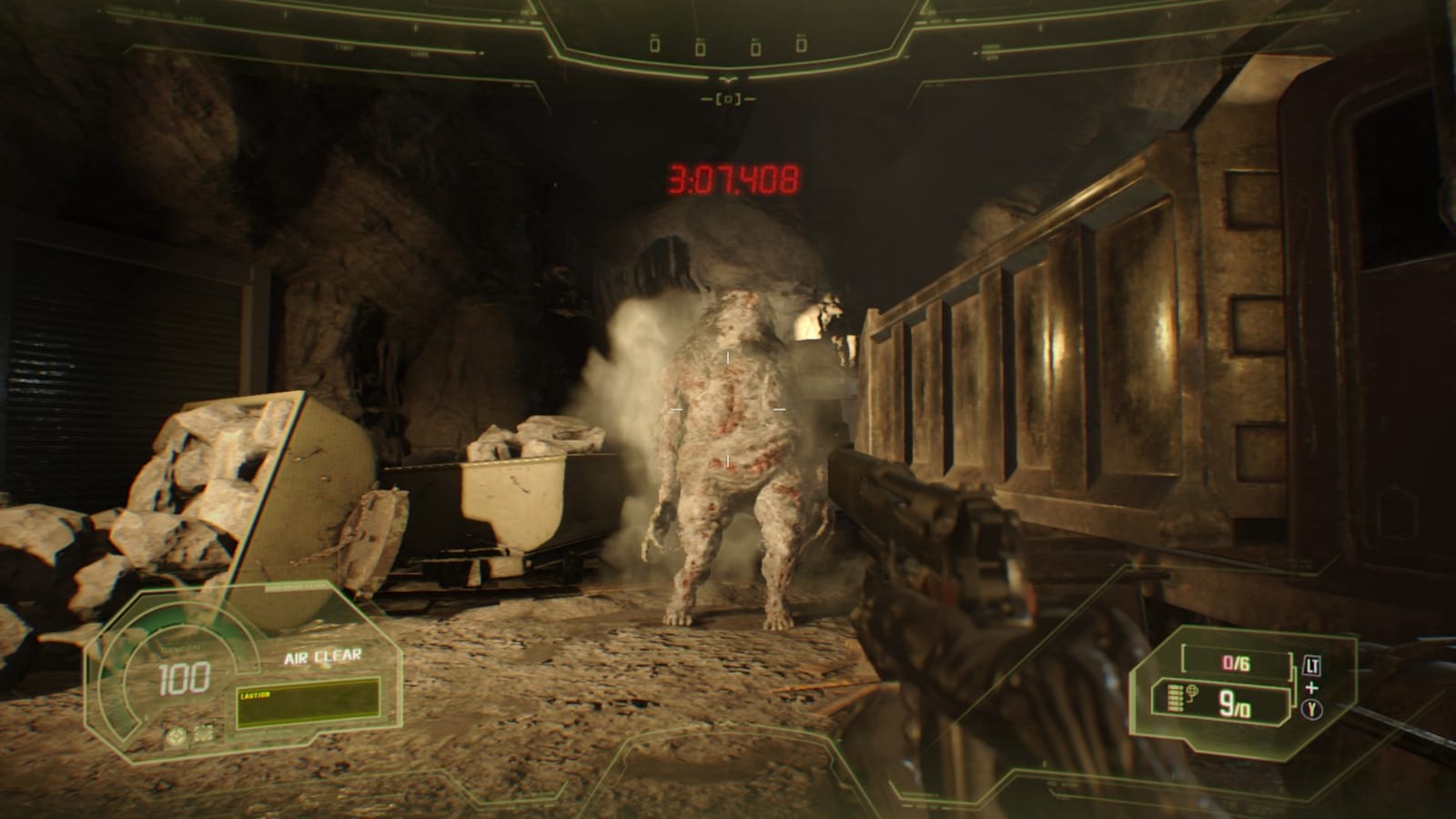The height and width of the screenshot is (819, 1456).
Task: Click the diamond emblem under the oxygen gauge
Action: (175, 736)
